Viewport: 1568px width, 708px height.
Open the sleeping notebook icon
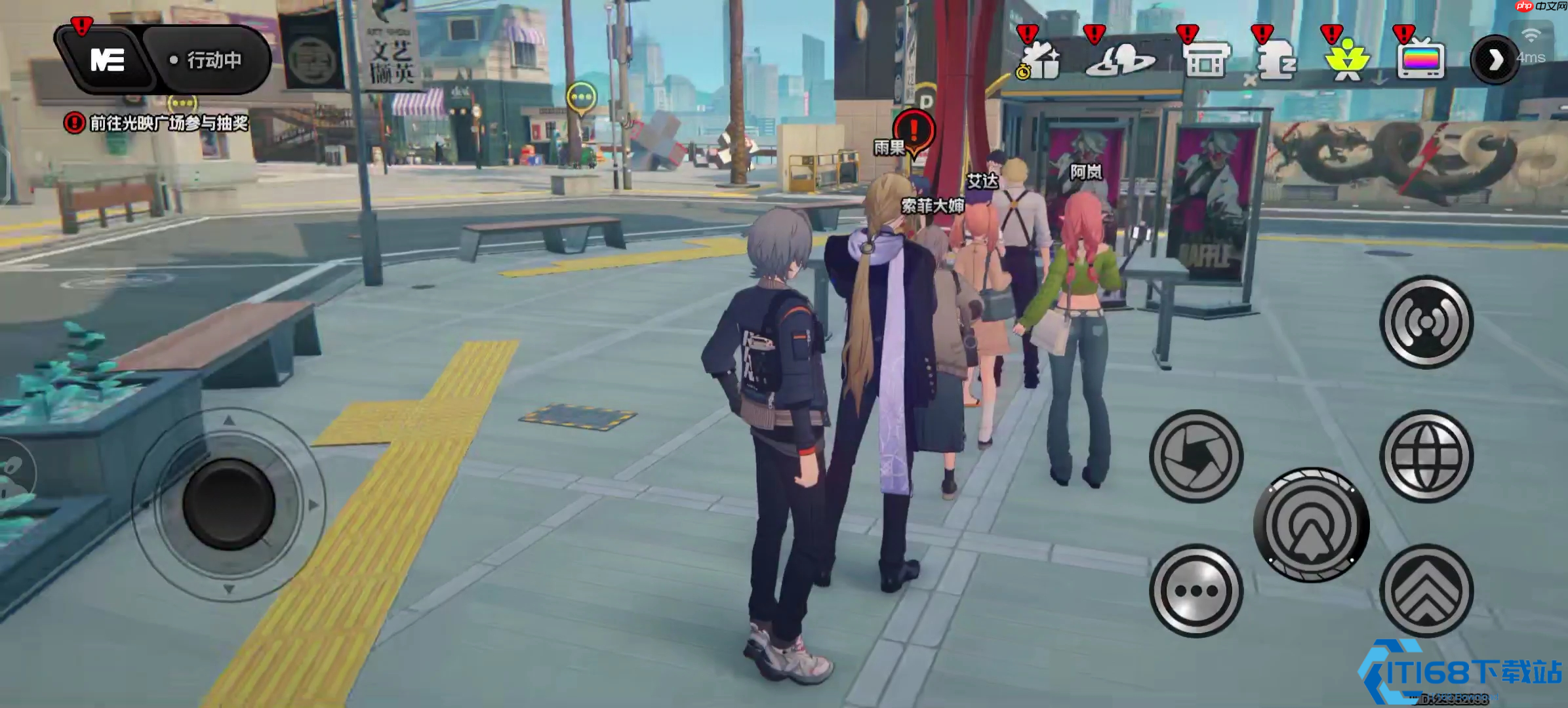(1276, 60)
